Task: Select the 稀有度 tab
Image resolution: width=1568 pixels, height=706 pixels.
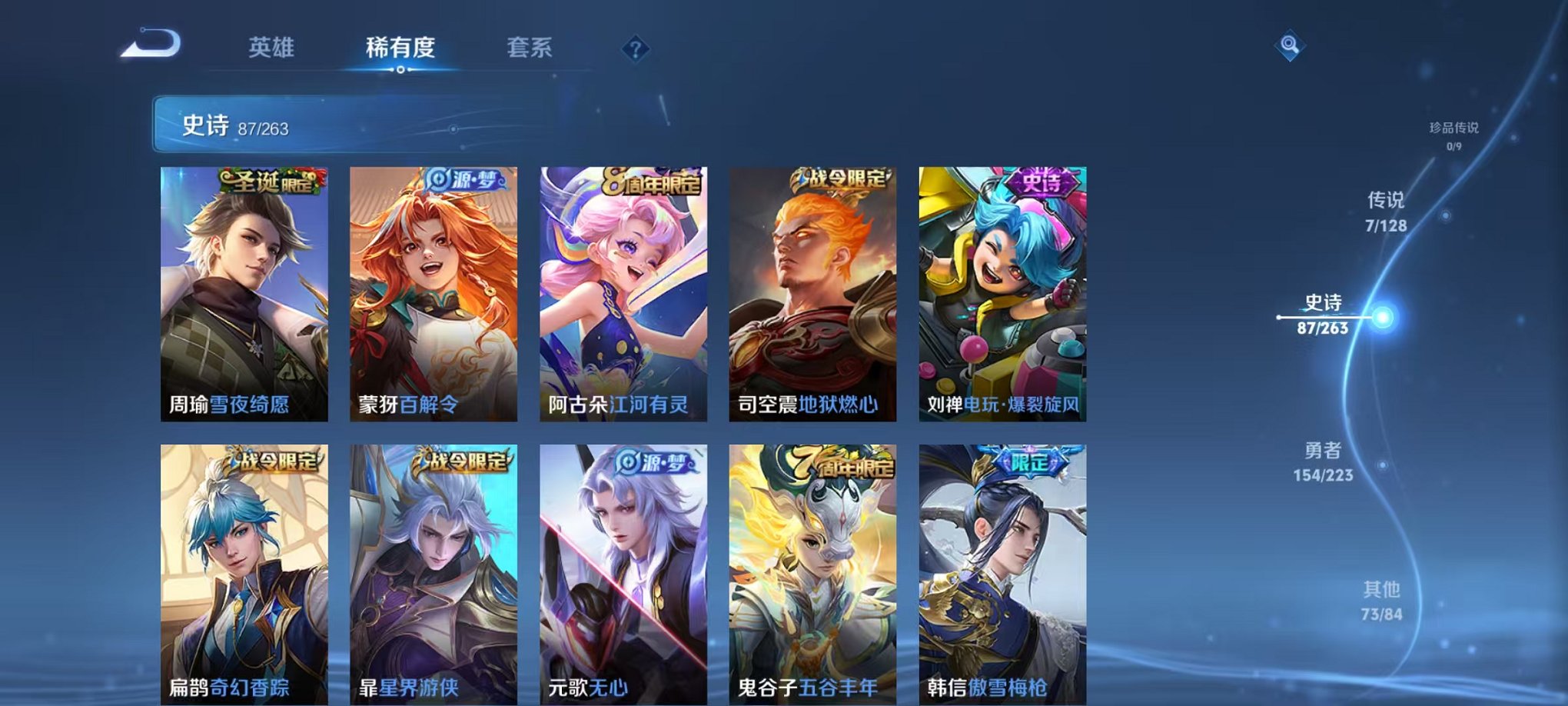Action: tap(401, 48)
